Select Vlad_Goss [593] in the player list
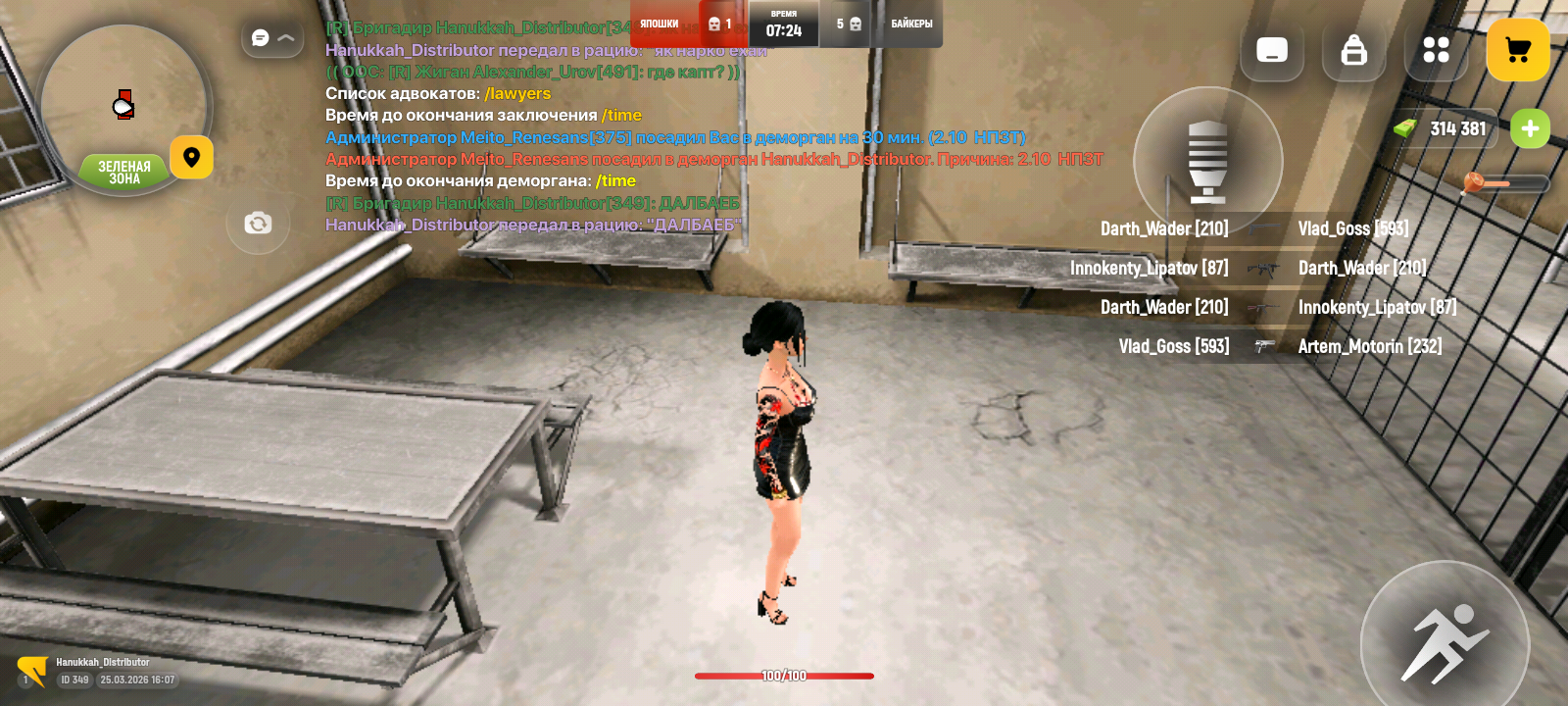This screenshot has height=706, width=1568. (x=1352, y=228)
